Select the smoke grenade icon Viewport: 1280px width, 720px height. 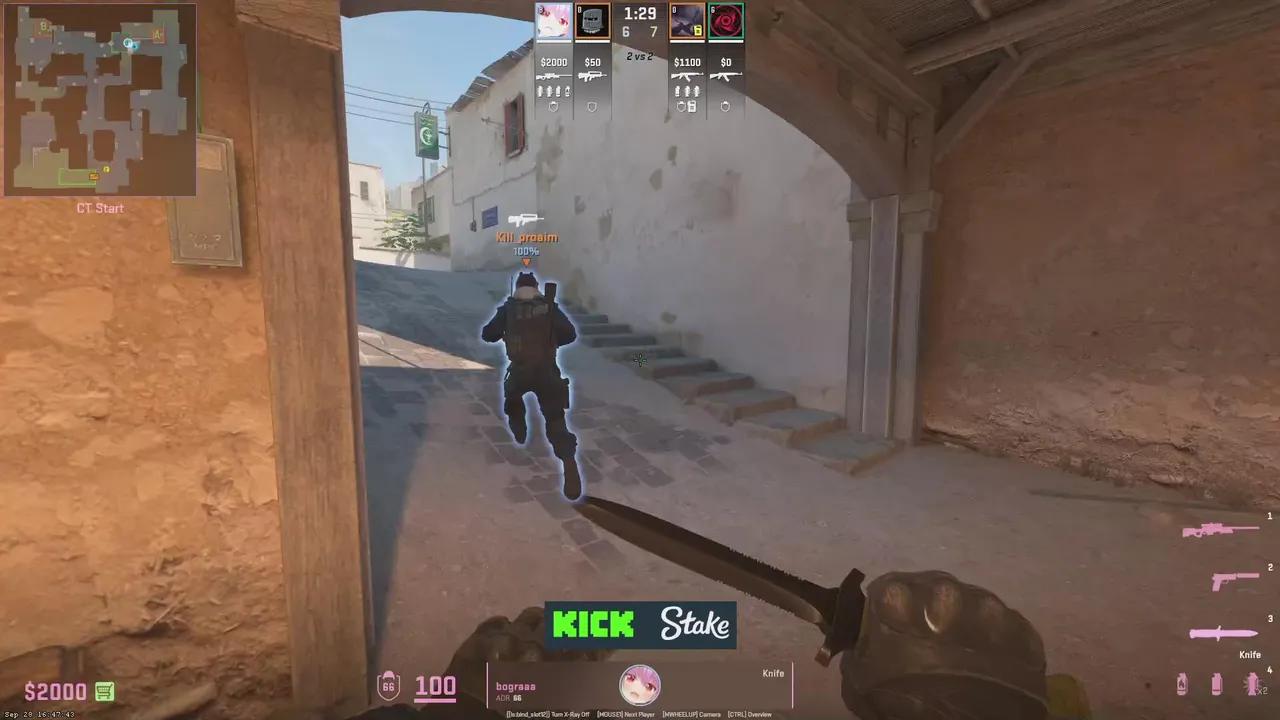(x=1217, y=684)
